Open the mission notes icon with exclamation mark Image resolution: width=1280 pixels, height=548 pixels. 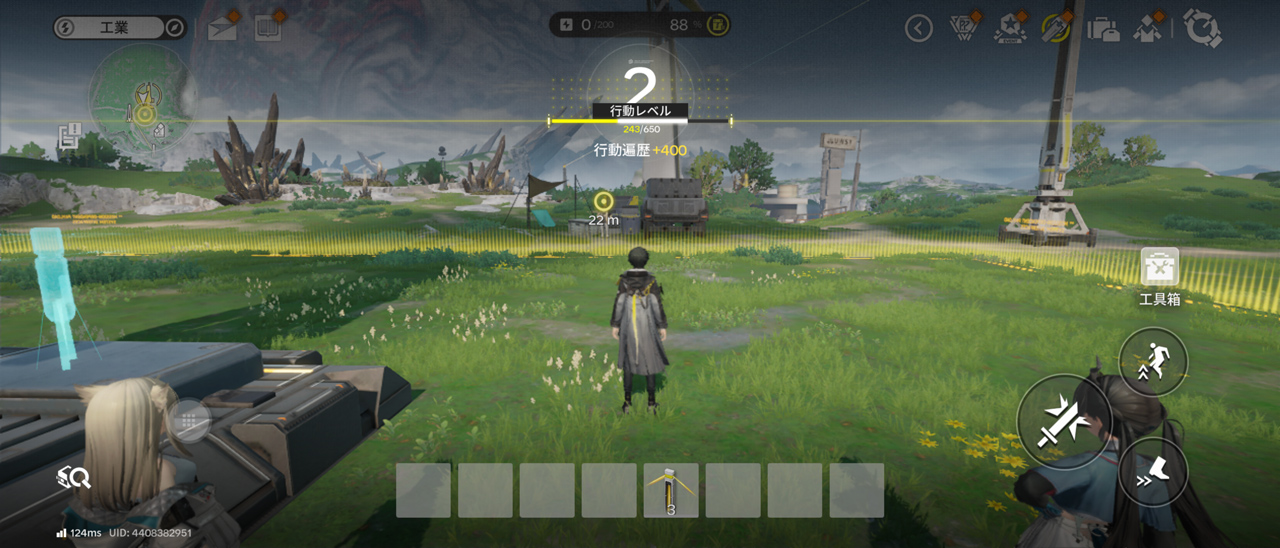tap(69, 136)
